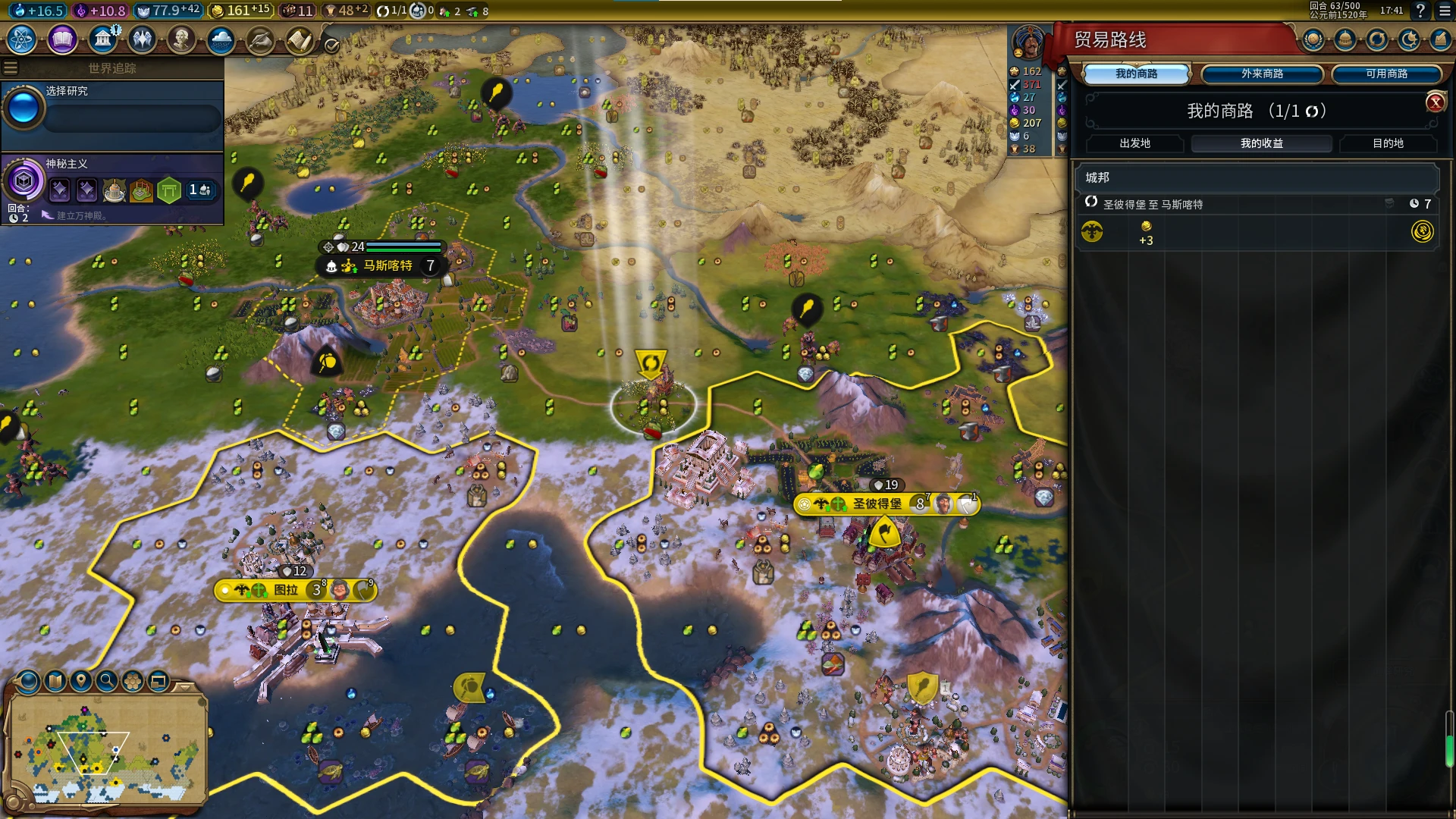Open the technology tree atom icon
Screen dimensions: 1456x819
click(22, 39)
